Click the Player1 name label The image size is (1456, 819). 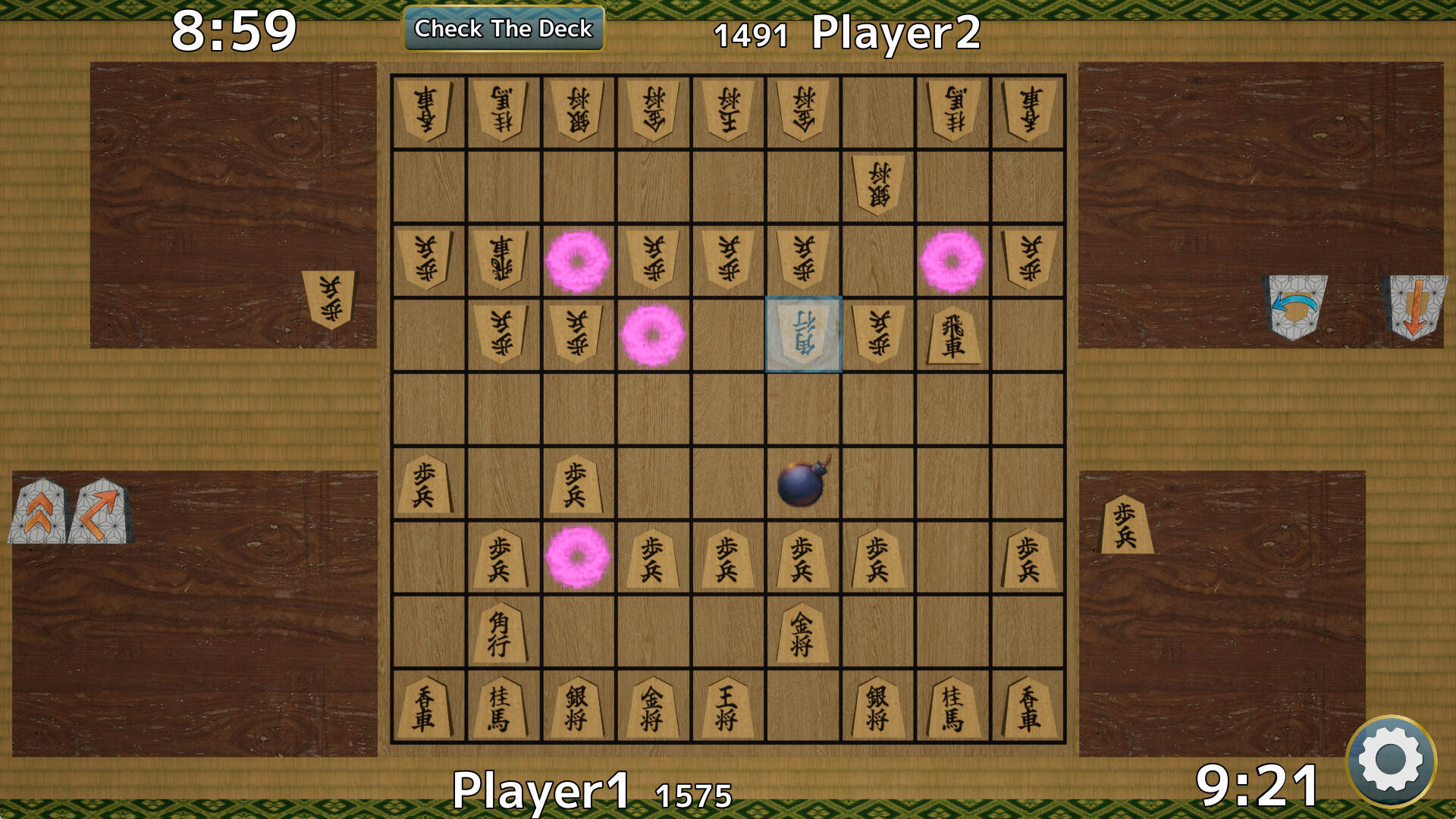pos(542,791)
